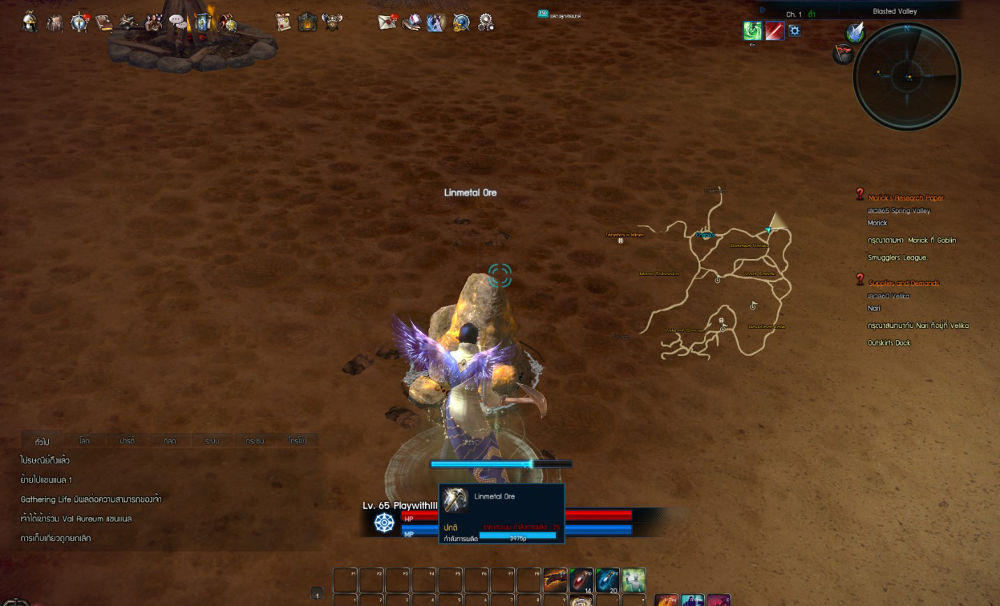Viewport: 1000px width, 606px height.
Task: Open the brown book journal icon
Action: click(102, 21)
